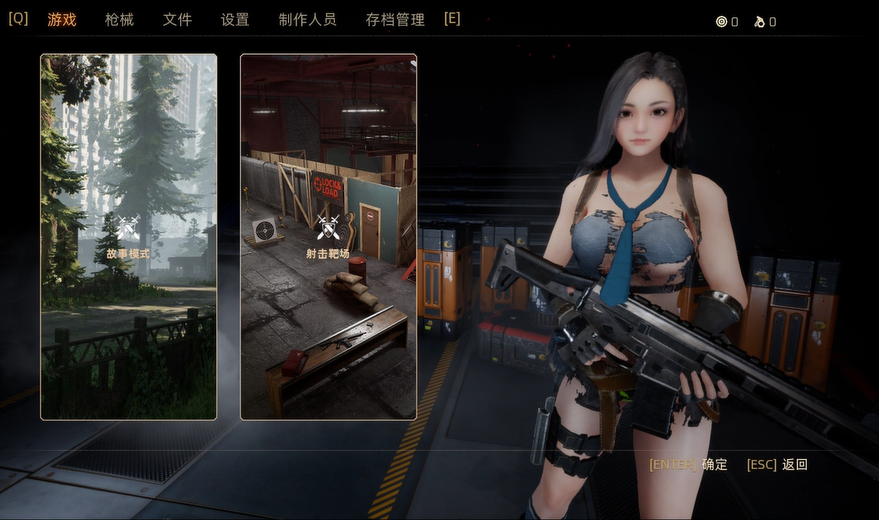This screenshot has width=879, height=520.
Task: Go to the 存档管理 tab
Action: (395, 20)
